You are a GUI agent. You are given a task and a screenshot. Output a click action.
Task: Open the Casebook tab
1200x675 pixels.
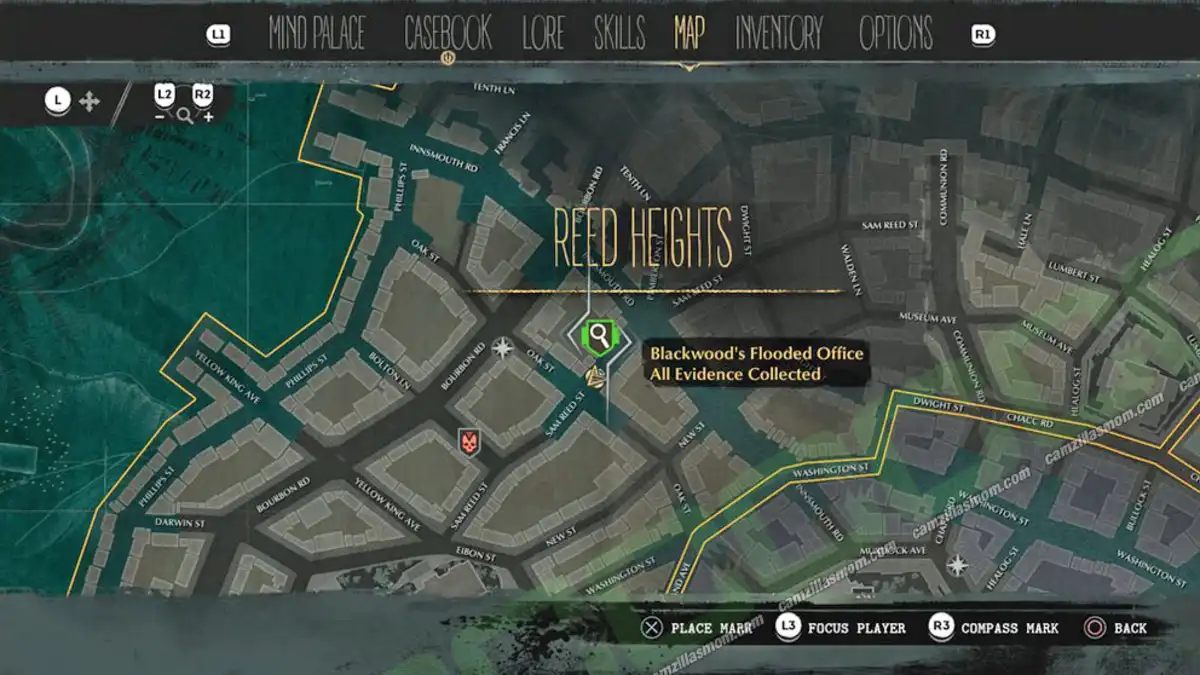(447, 34)
